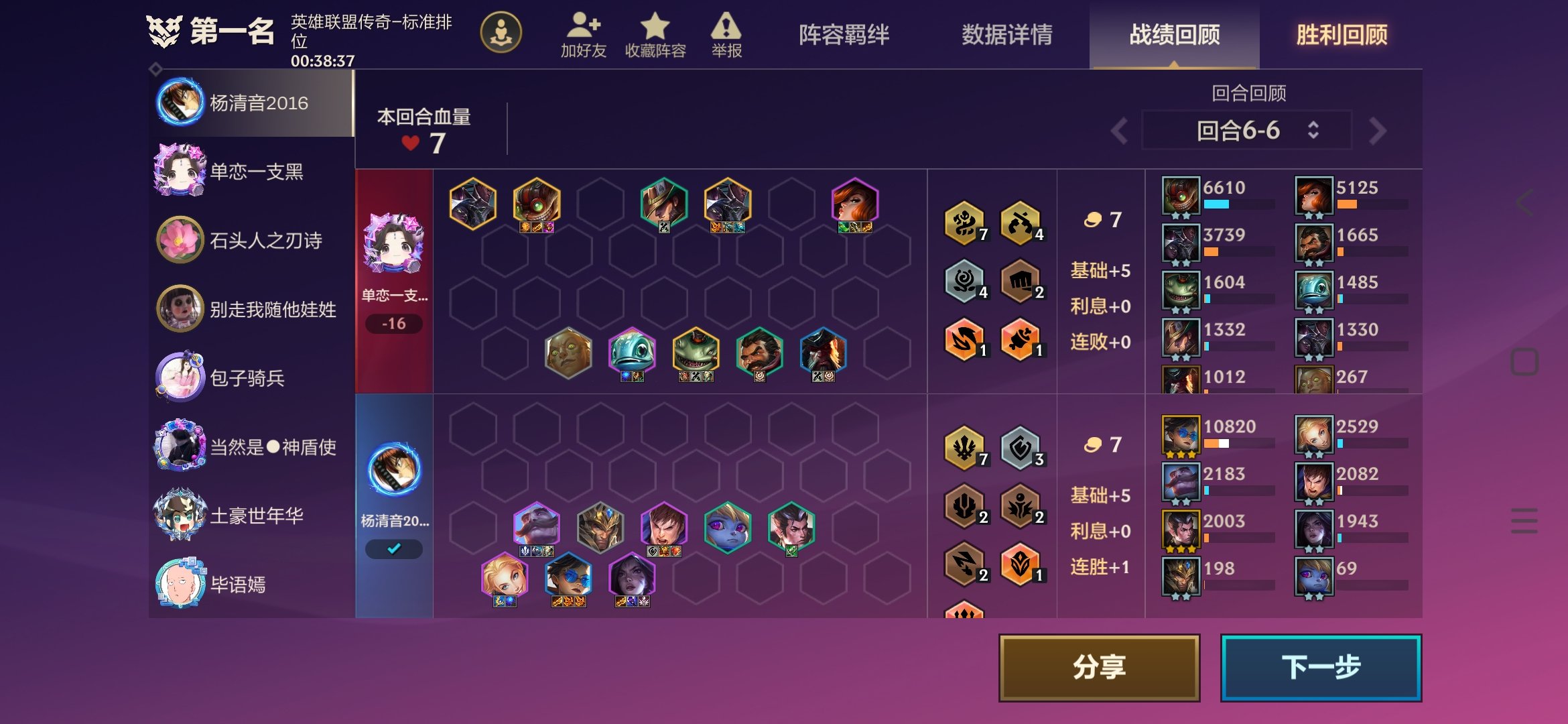Image resolution: width=1568 pixels, height=724 pixels.
Task: Click the left chevron to view previous round
Action: coord(1118,131)
